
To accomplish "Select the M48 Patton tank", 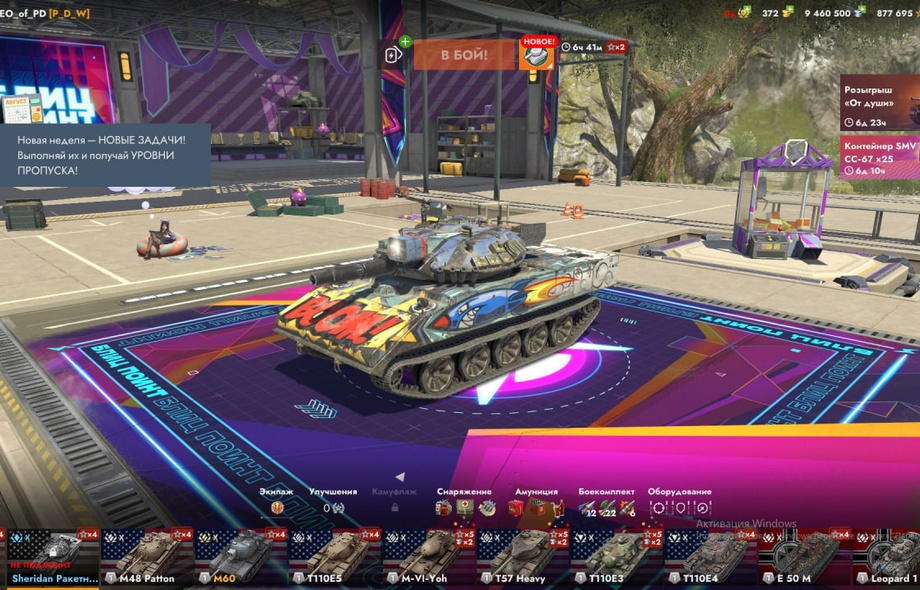I will (x=147, y=557).
